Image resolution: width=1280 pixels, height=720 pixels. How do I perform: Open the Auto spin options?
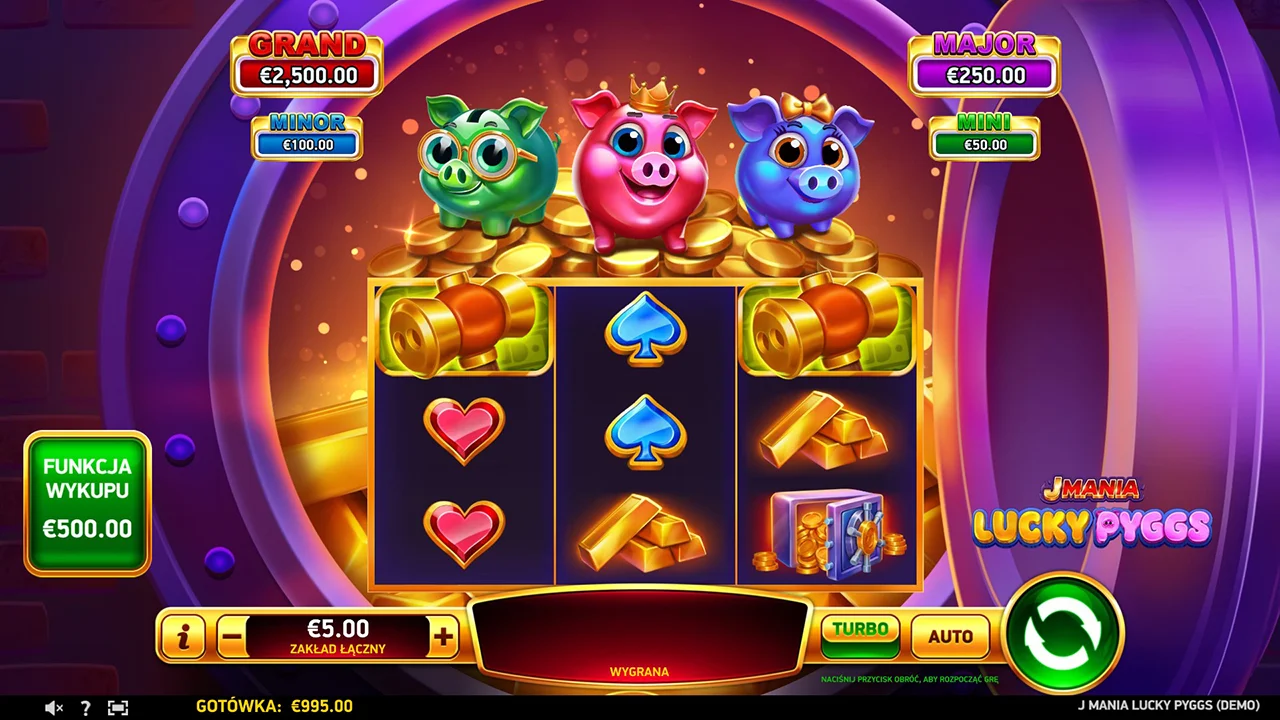(950, 636)
